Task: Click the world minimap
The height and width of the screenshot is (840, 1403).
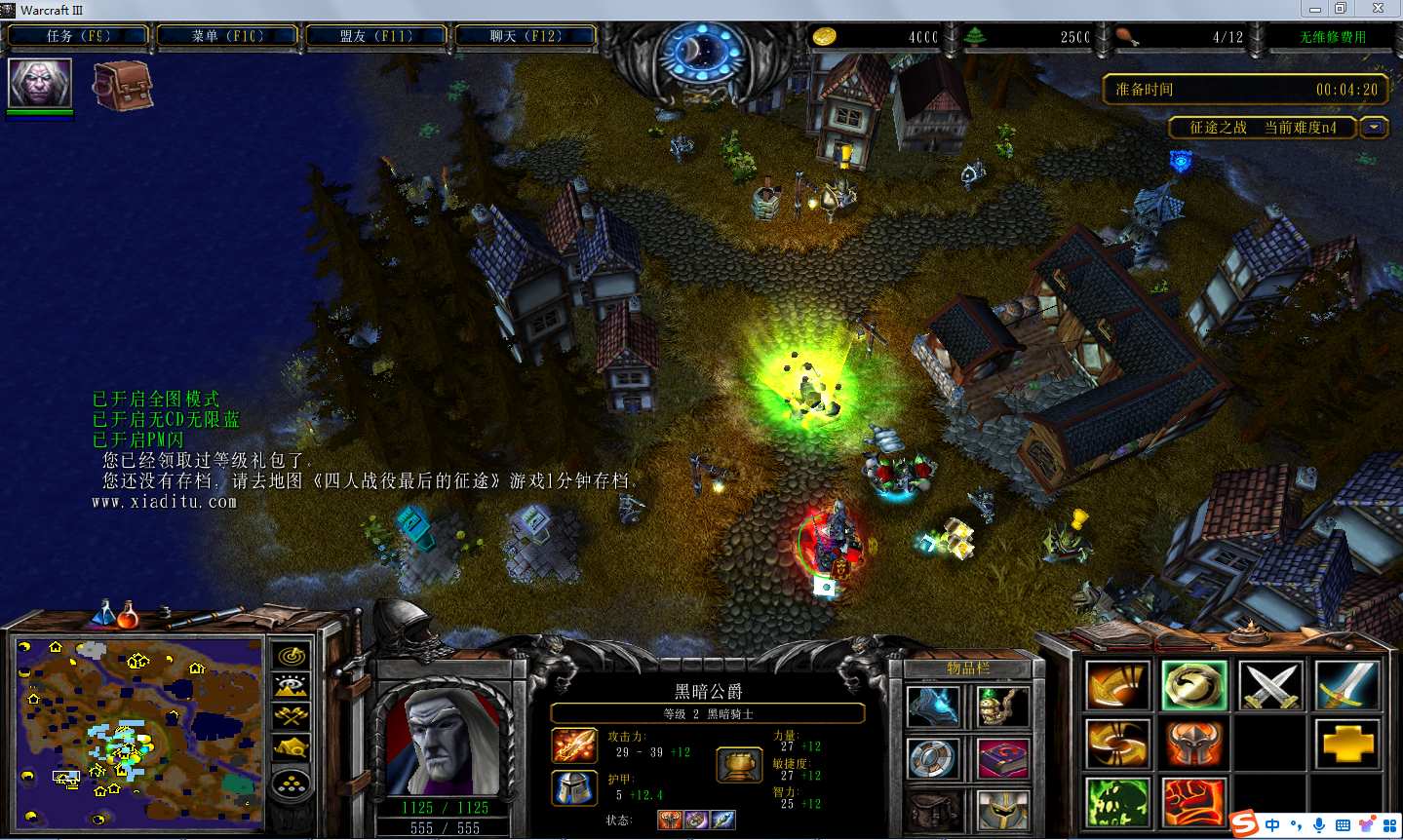Action: (x=138, y=729)
